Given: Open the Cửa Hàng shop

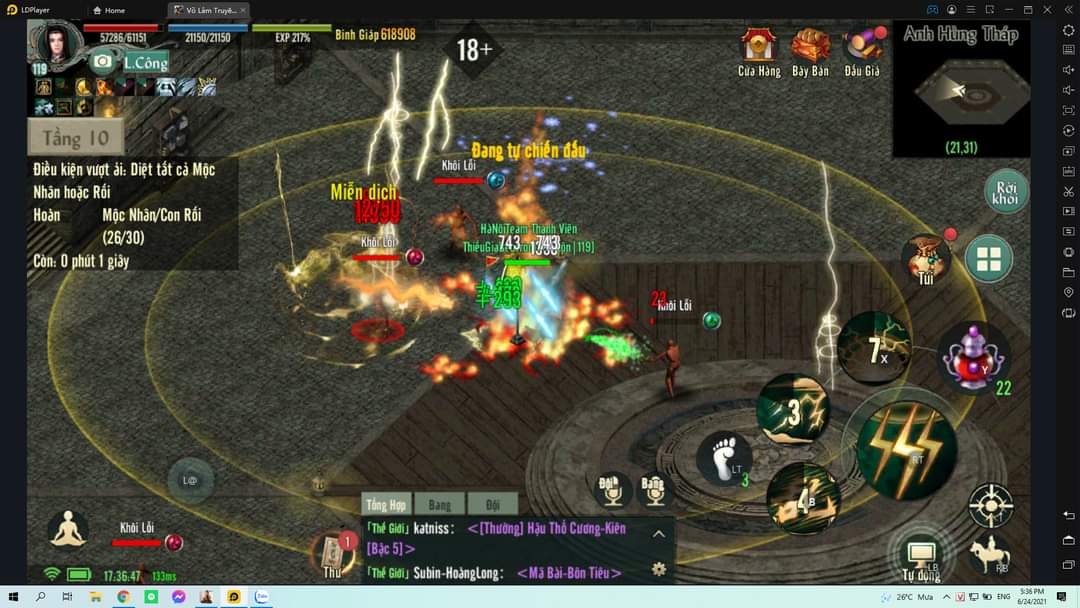Looking at the screenshot, I should (759, 50).
